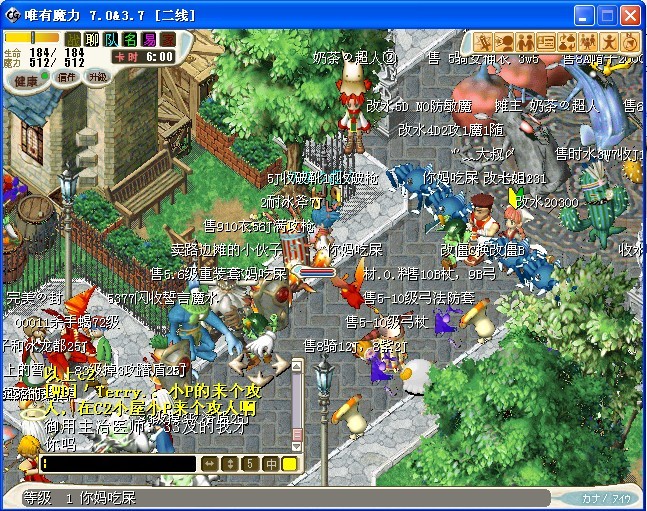Toggle the 易 trade switch
Image resolution: width=647 pixels, height=511 pixels.
(x=149, y=39)
